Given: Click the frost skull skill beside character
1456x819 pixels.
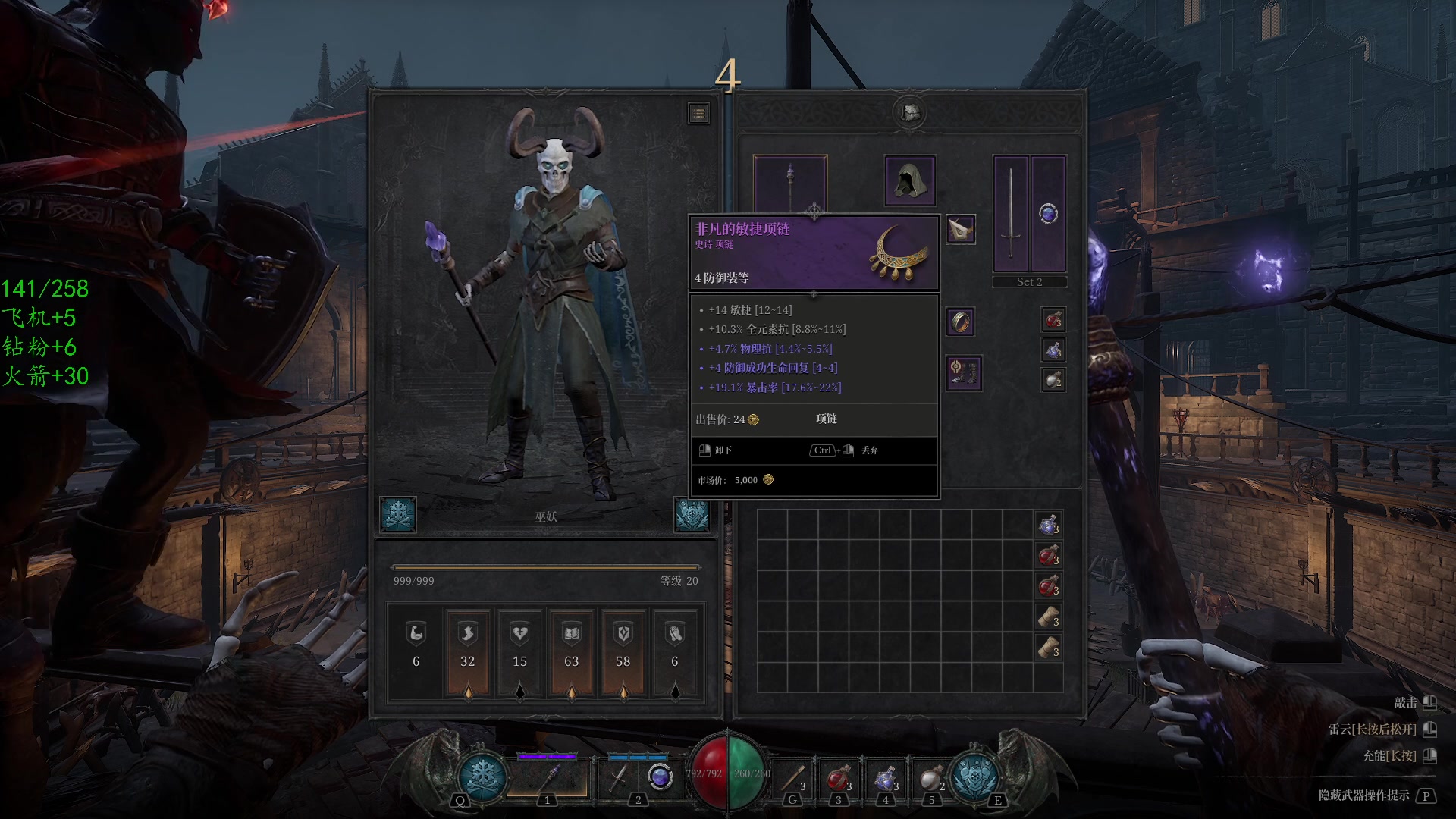Looking at the screenshot, I should (x=398, y=515).
